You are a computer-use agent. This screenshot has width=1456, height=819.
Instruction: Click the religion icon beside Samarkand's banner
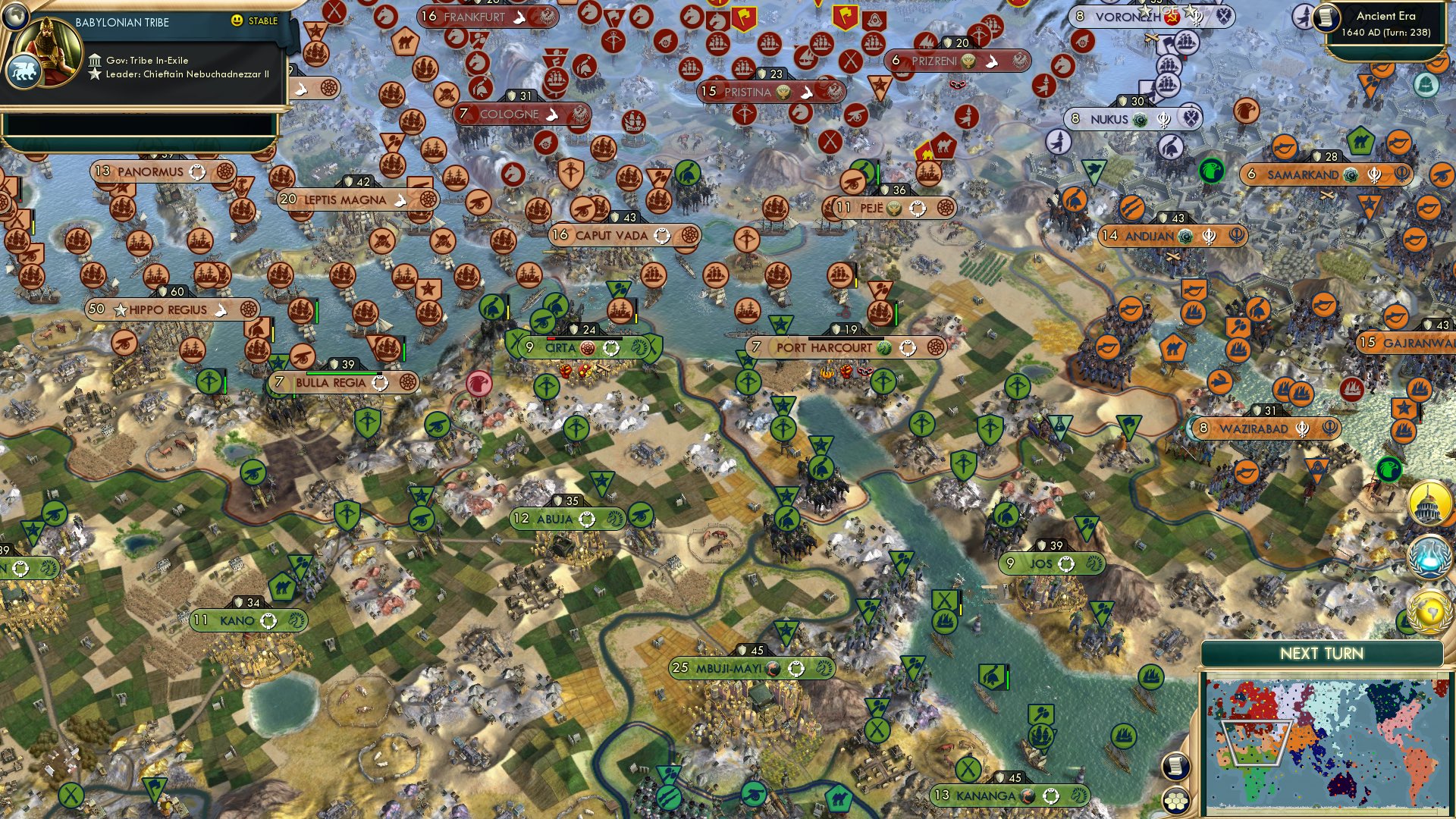click(1350, 173)
